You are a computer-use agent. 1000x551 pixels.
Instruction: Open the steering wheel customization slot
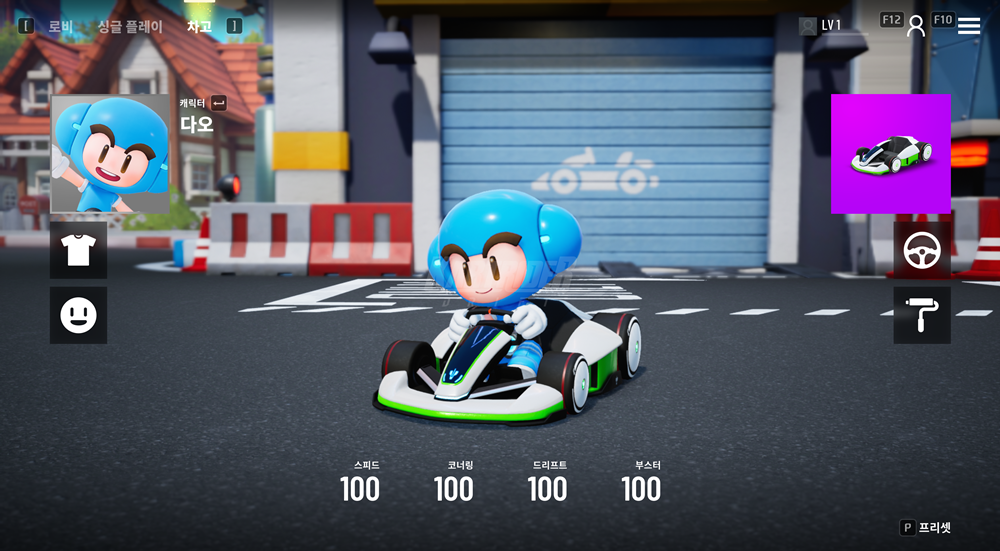(x=922, y=250)
